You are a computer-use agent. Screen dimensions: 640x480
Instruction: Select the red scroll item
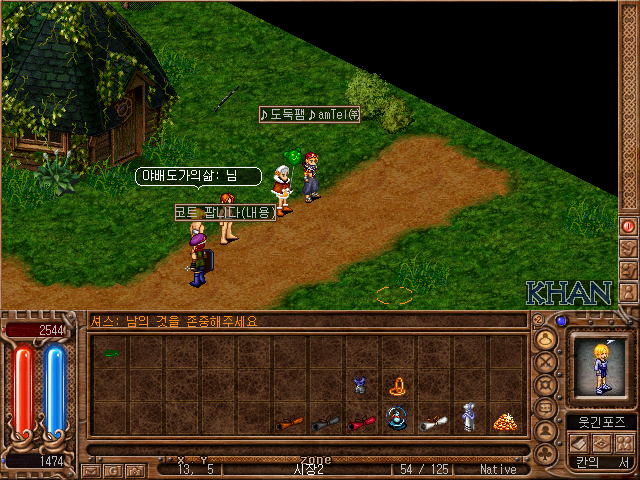(361, 422)
